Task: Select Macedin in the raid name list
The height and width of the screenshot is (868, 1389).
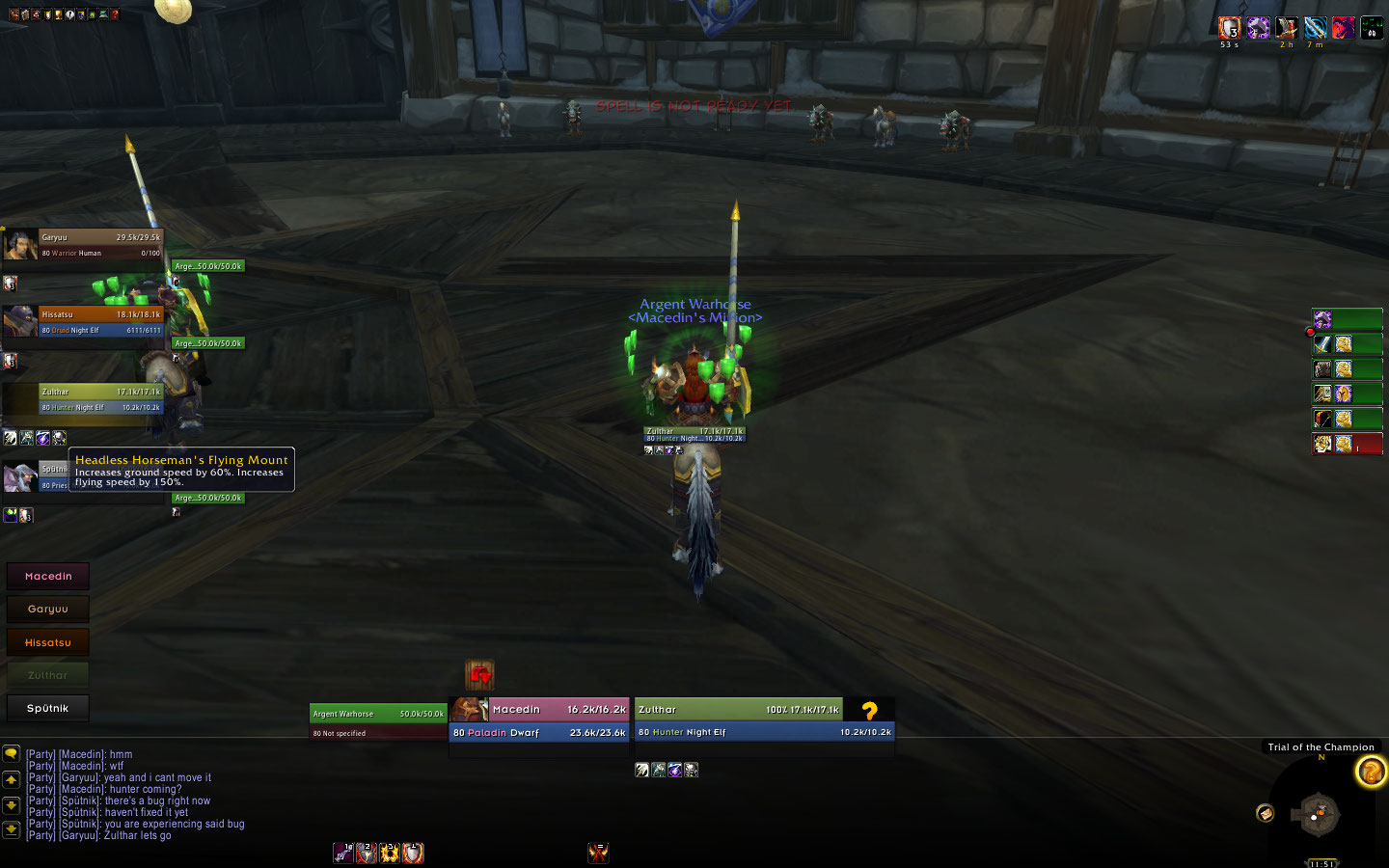Action: pos(48,576)
